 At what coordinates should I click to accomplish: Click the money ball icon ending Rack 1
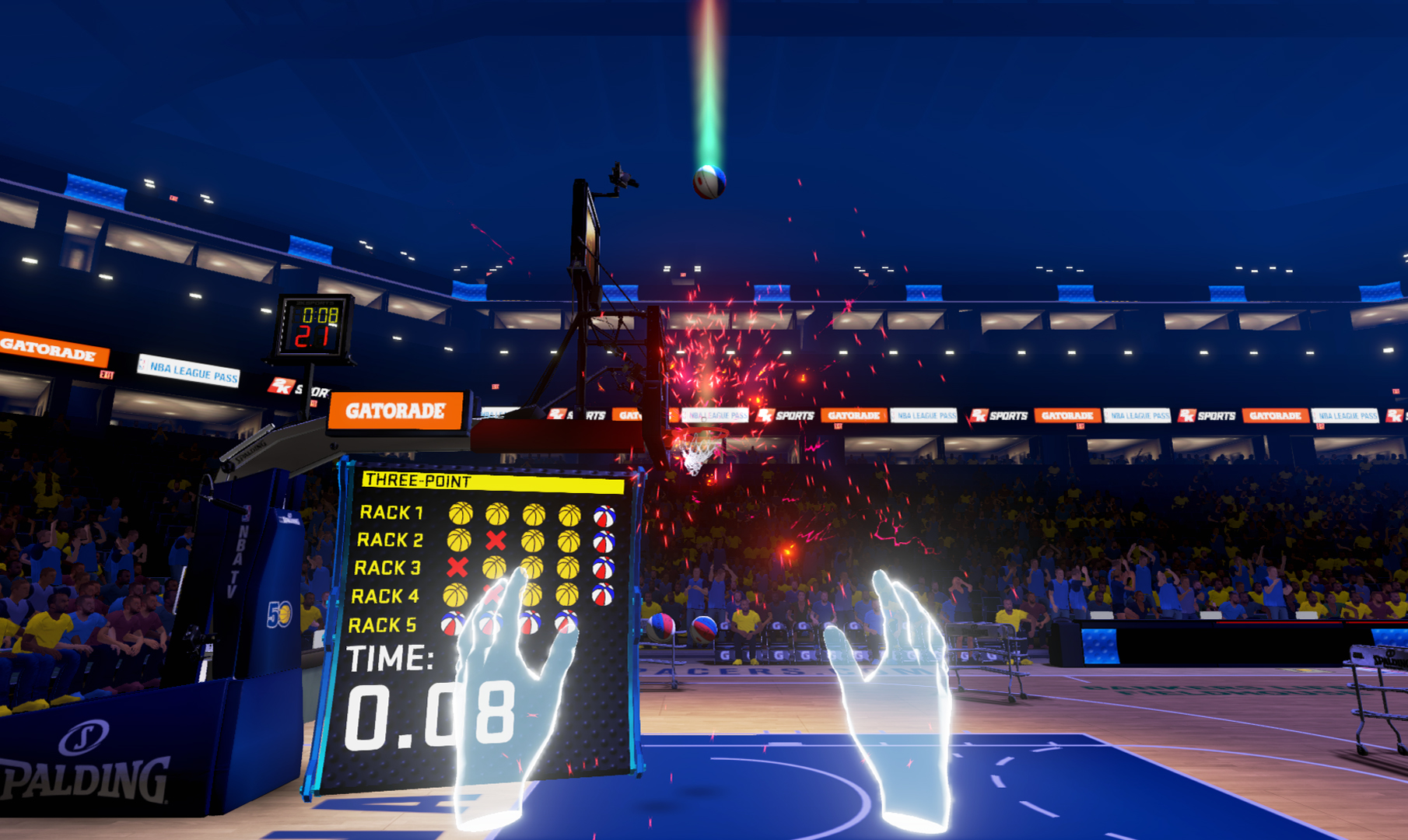606,516
